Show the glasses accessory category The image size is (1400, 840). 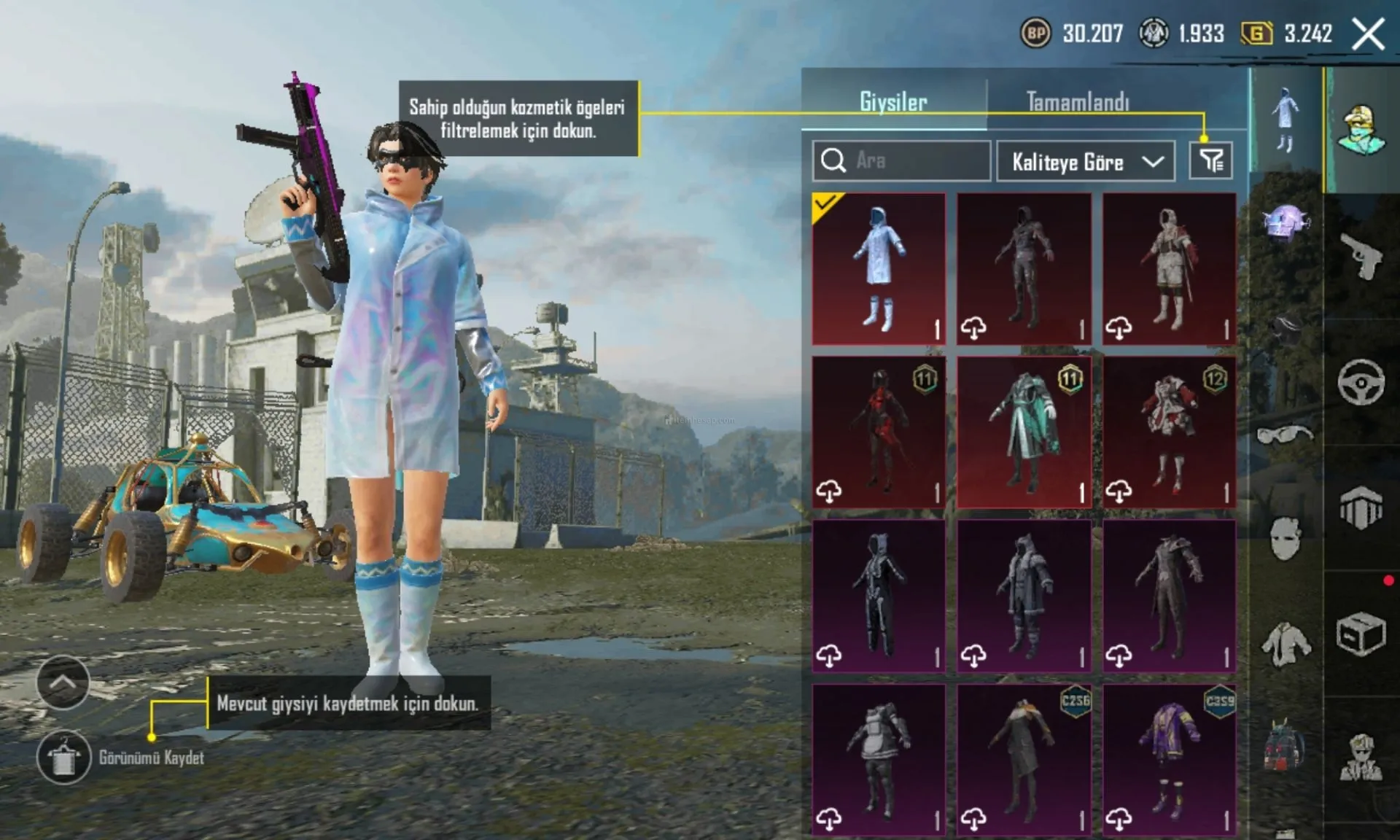tap(1285, 435)
